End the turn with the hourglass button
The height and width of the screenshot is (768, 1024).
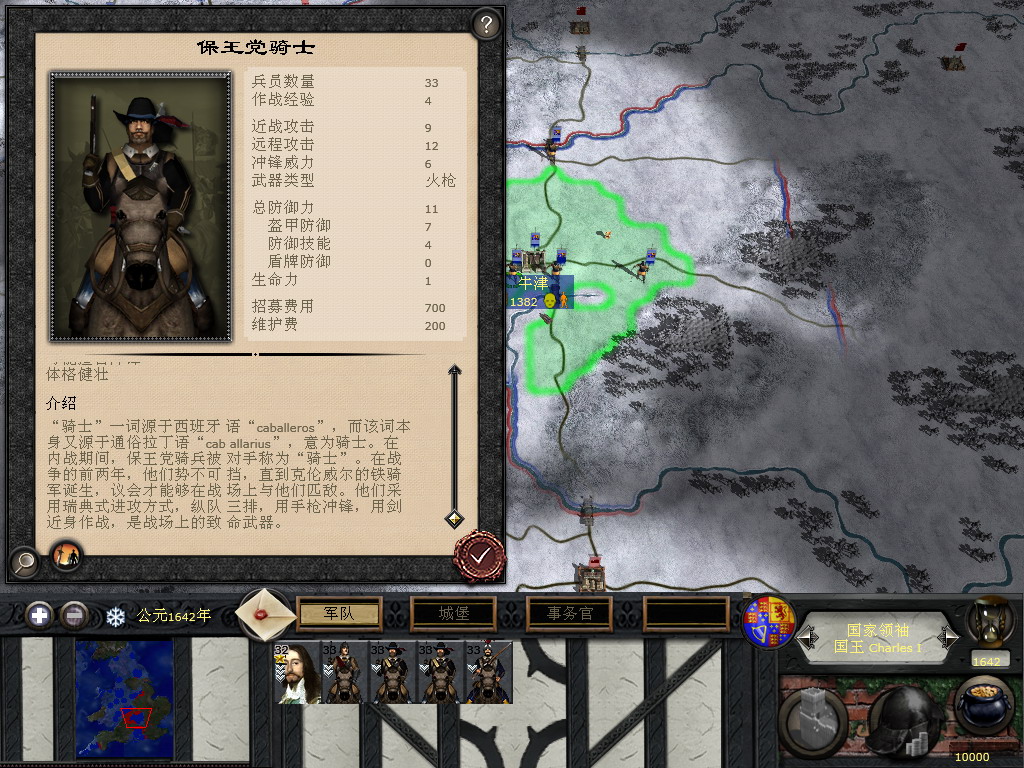click(988, 619)
